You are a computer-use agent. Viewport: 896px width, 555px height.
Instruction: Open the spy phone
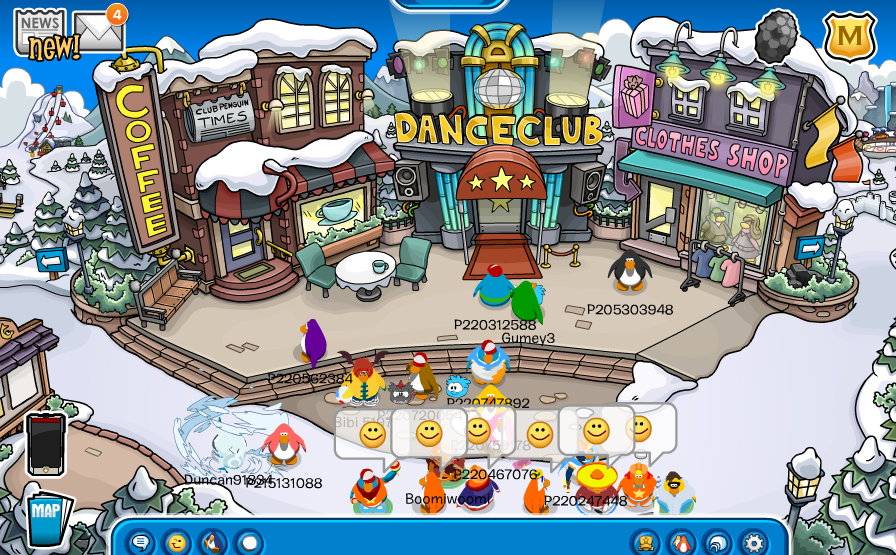(x=46, y=443)
